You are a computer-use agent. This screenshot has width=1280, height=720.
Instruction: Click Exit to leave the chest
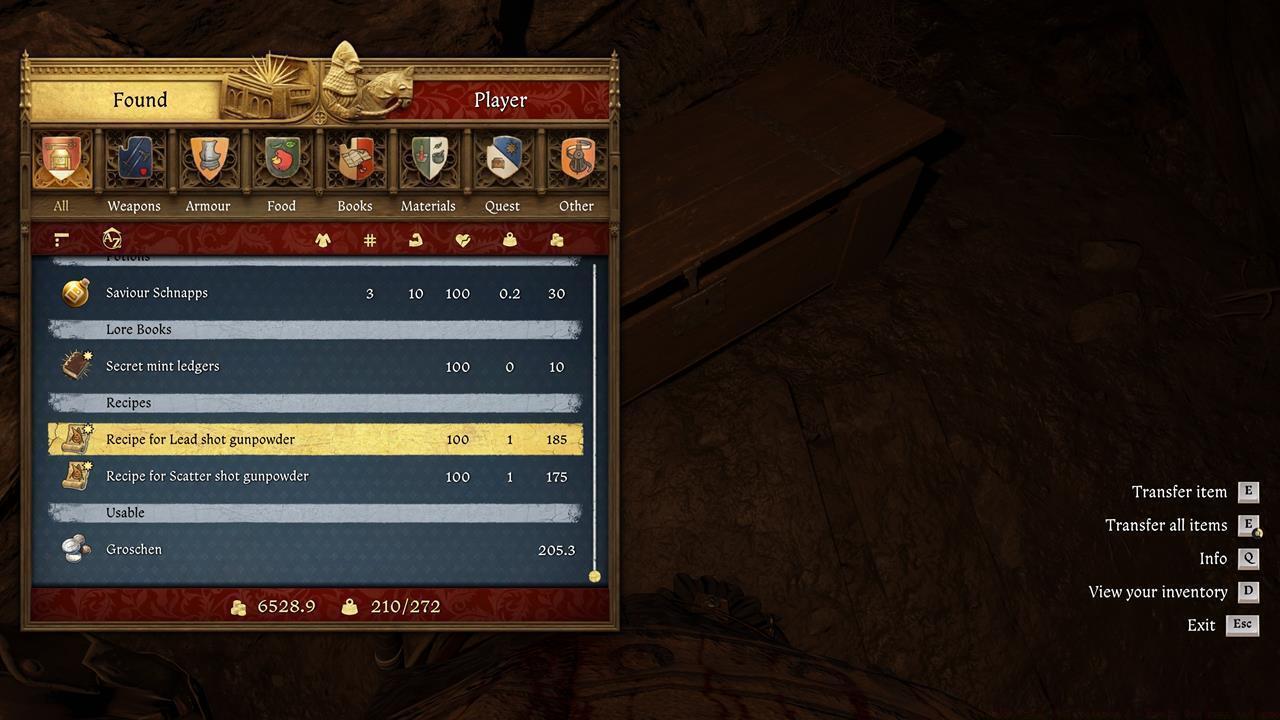click(1200, 625)
